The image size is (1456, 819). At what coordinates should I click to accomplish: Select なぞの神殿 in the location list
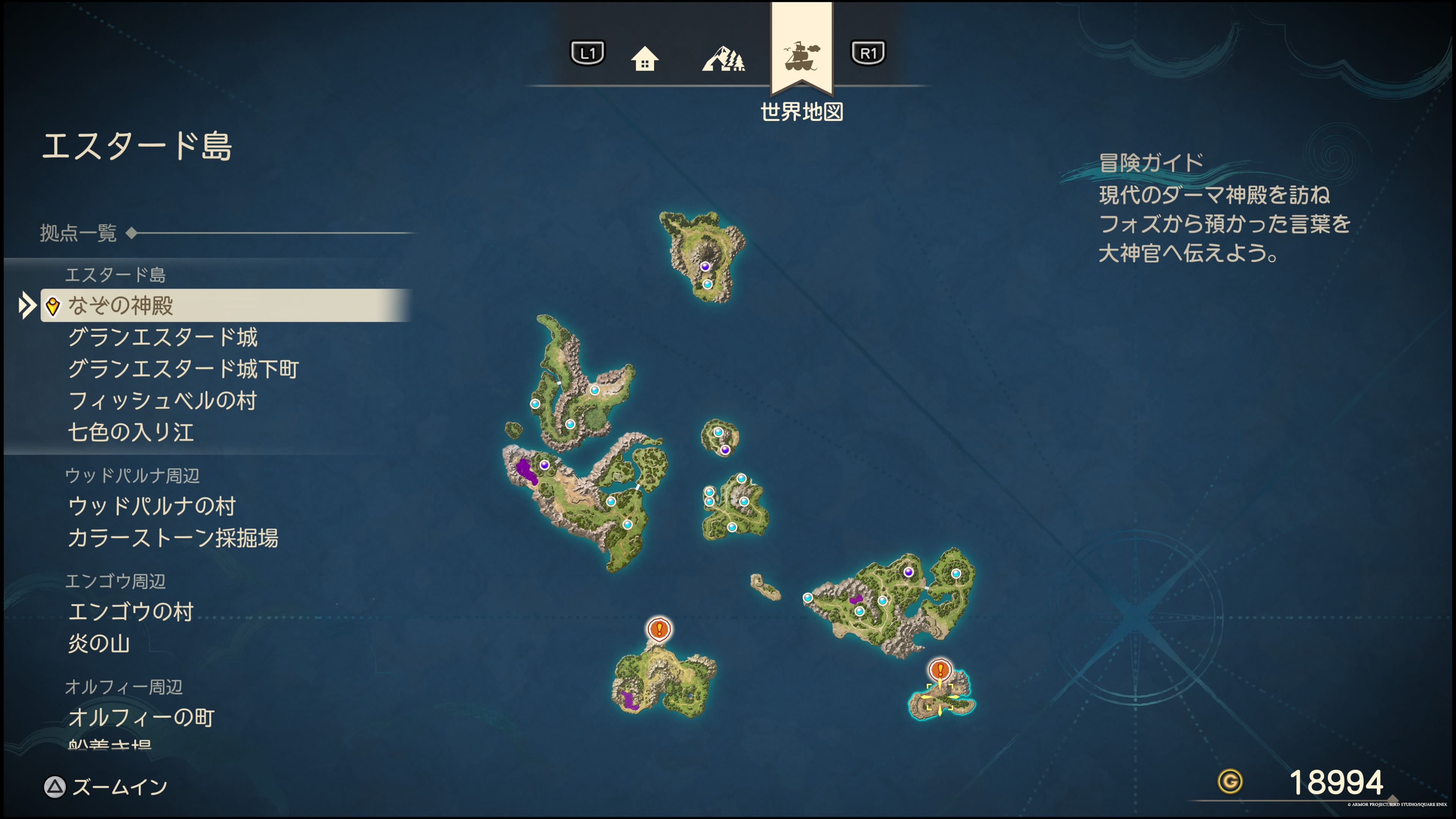pyautogui.click(x=121, y=306)
